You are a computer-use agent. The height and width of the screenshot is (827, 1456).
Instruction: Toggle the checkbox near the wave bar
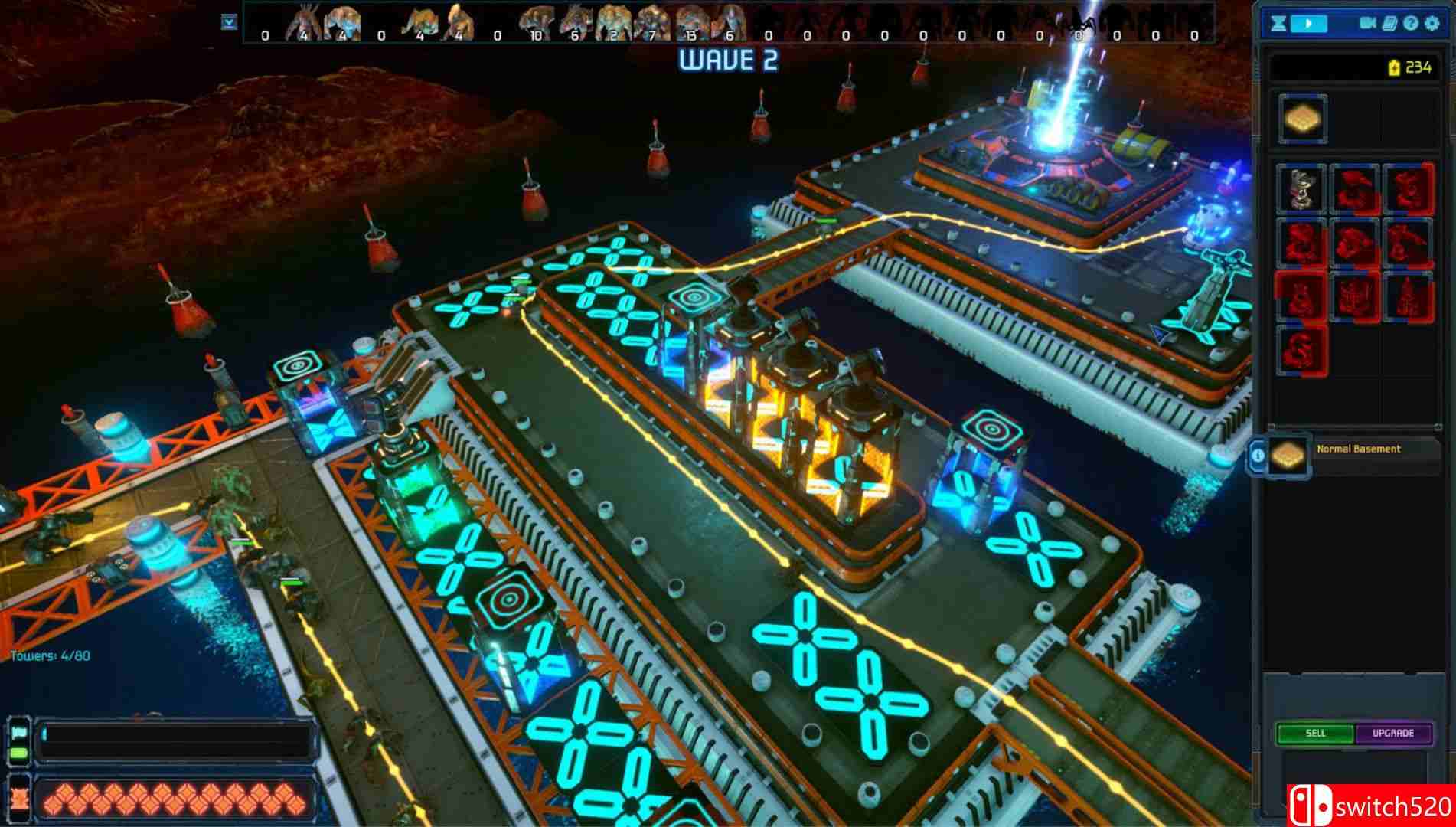point(228,22)
